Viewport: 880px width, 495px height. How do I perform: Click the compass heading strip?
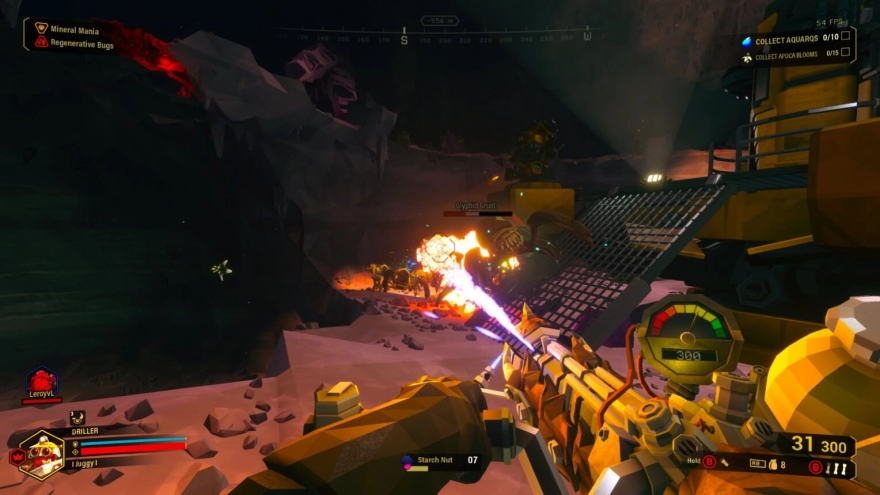point(440,38)
